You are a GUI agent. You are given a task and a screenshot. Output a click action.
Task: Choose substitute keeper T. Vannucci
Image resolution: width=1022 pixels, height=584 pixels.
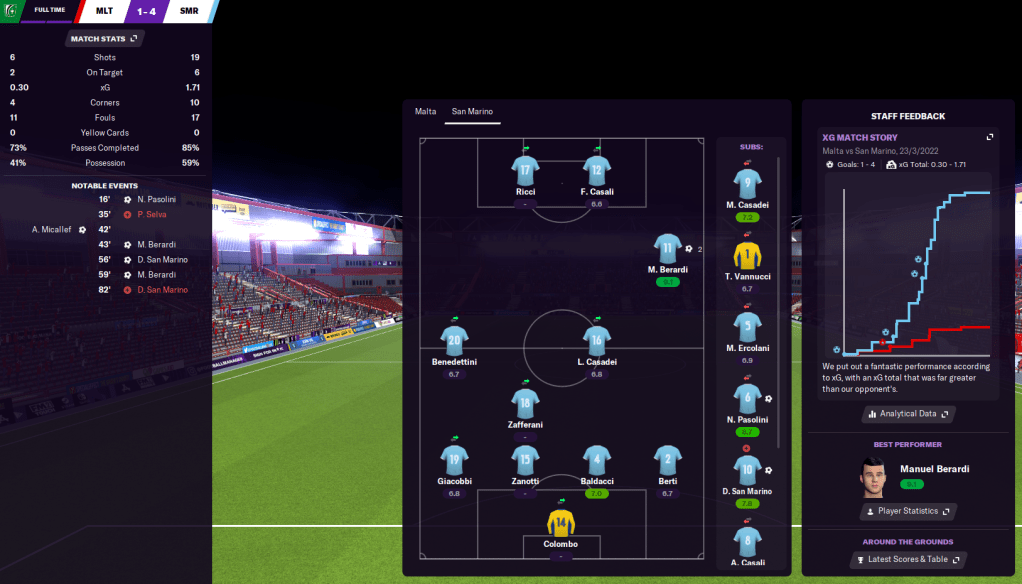pos(747,255)
